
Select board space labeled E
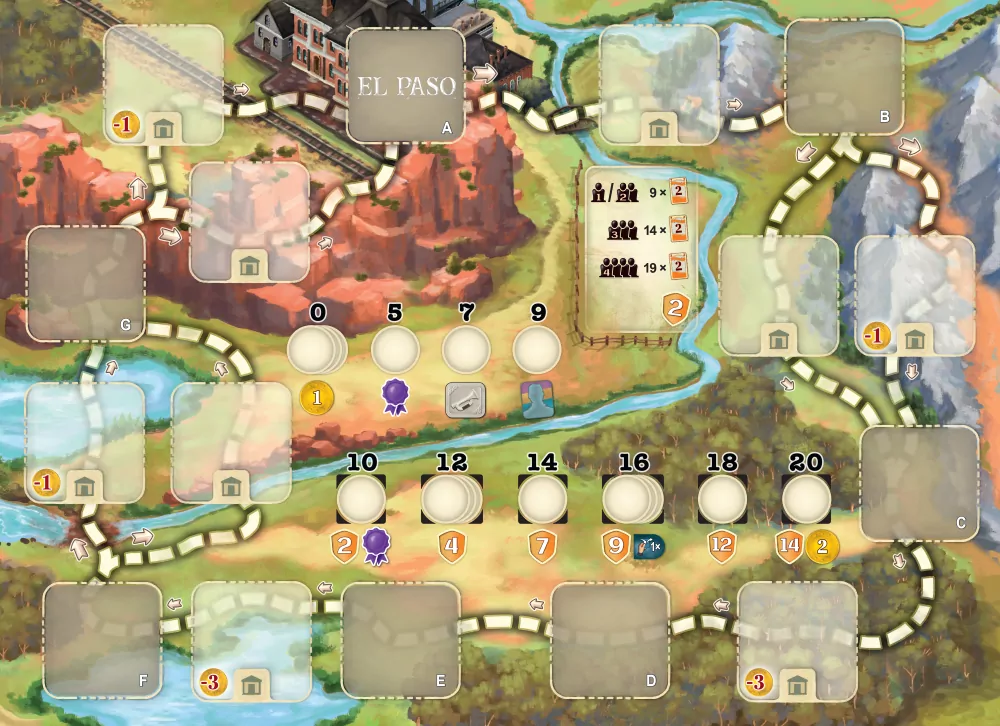point(401,640)
